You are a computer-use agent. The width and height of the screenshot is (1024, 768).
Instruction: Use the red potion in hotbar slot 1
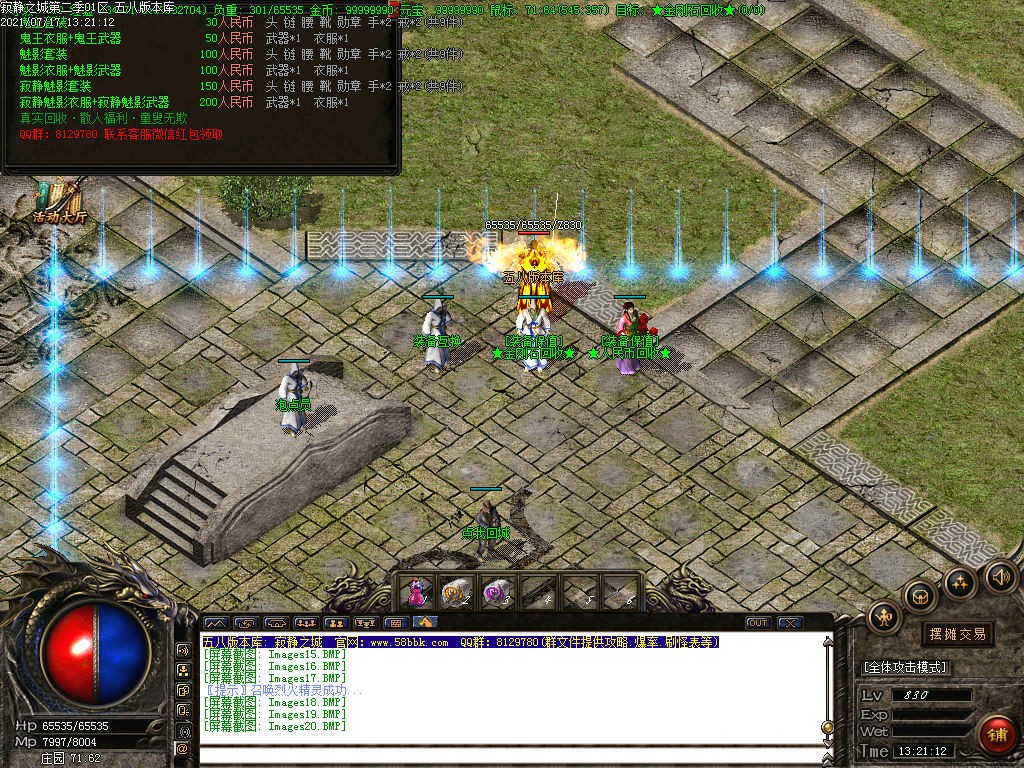tap(416, 592)
